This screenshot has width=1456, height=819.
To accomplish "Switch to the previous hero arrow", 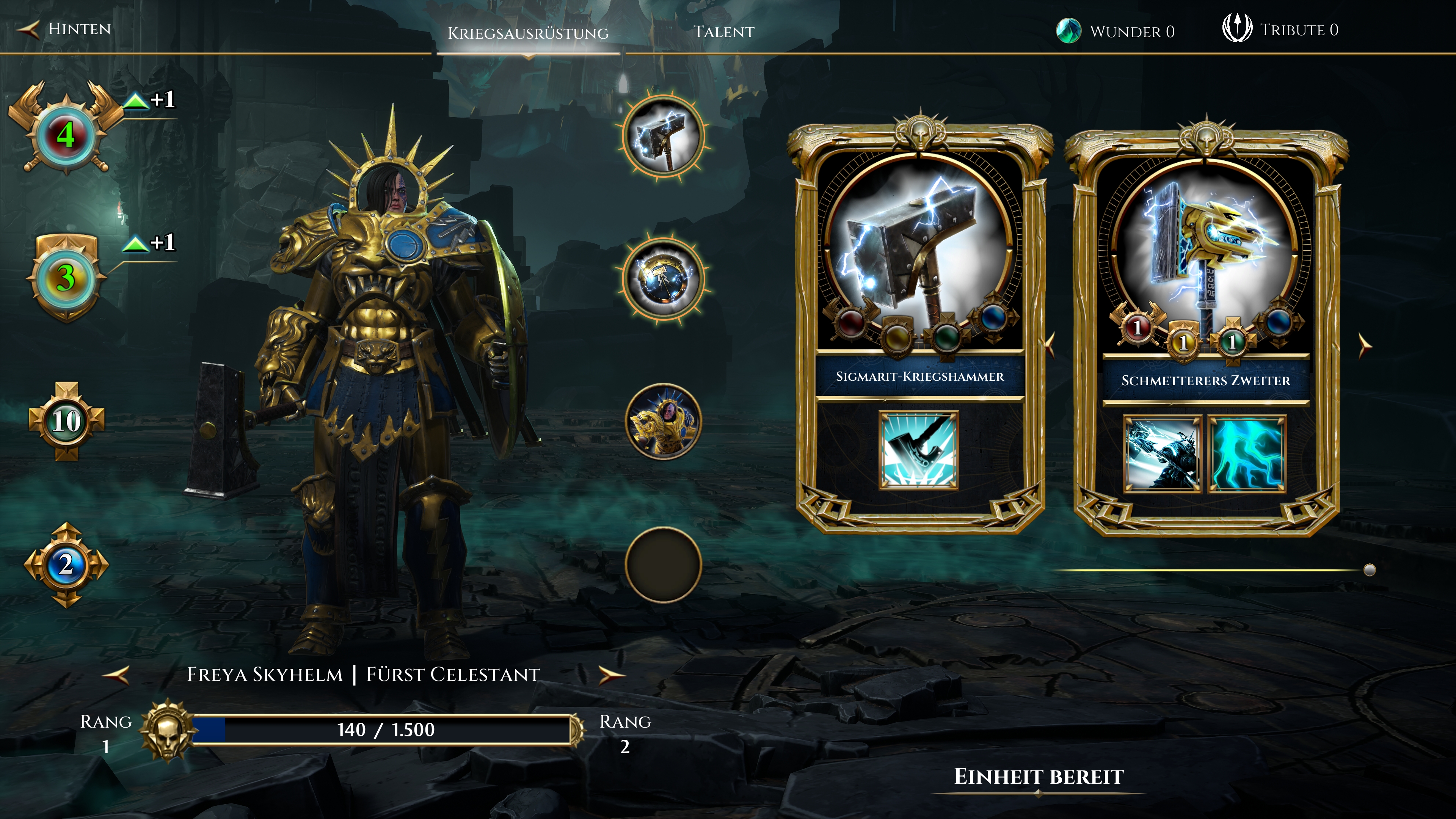I will tap(116, 674).
